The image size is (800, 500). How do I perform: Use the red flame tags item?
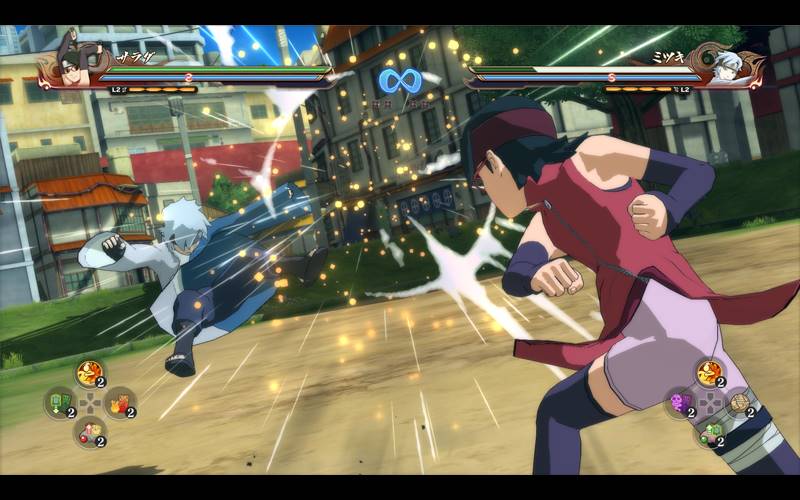[119, 402]
